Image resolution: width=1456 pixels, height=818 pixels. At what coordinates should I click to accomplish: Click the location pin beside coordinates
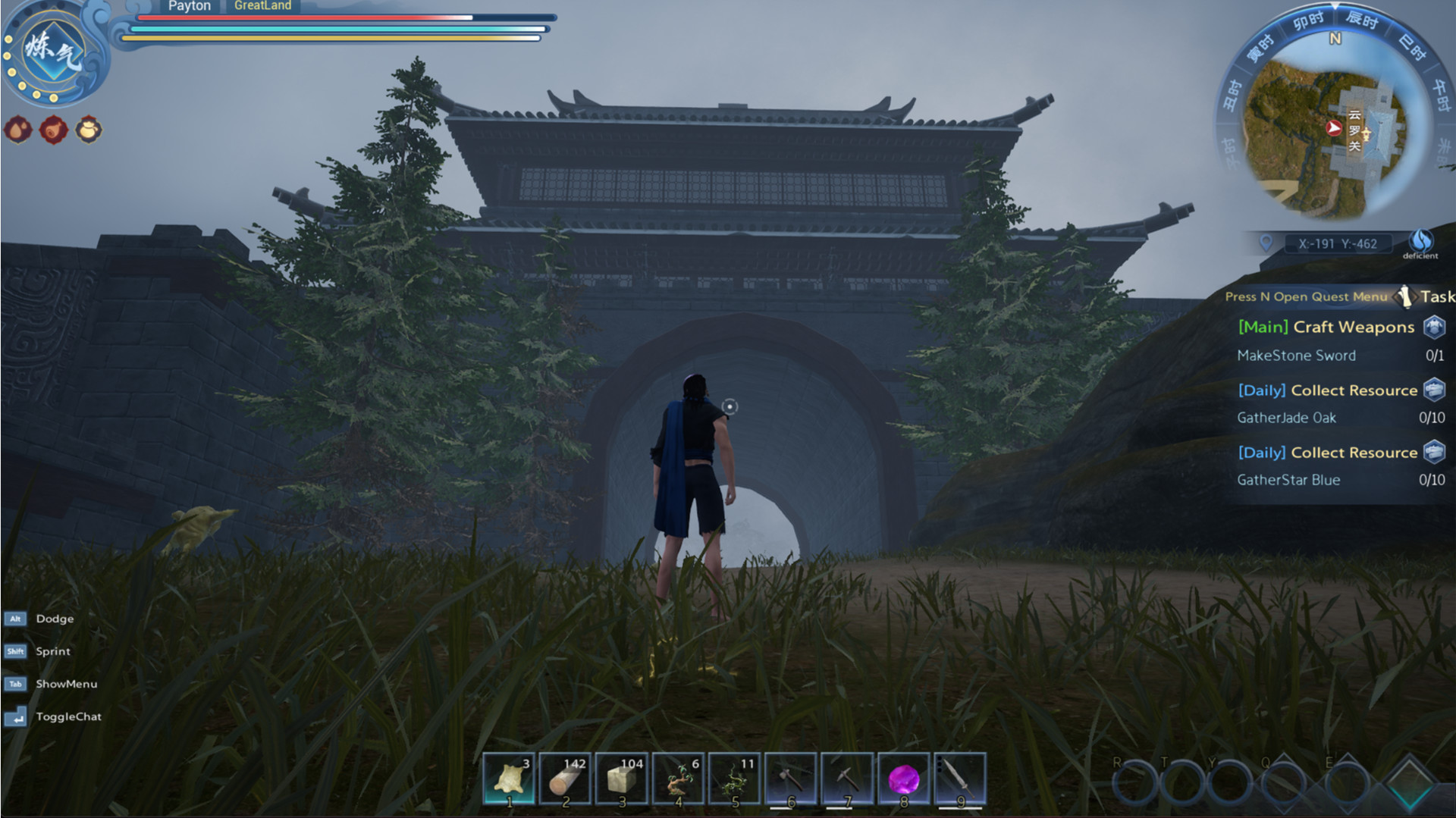click(x=1266, y=243)
